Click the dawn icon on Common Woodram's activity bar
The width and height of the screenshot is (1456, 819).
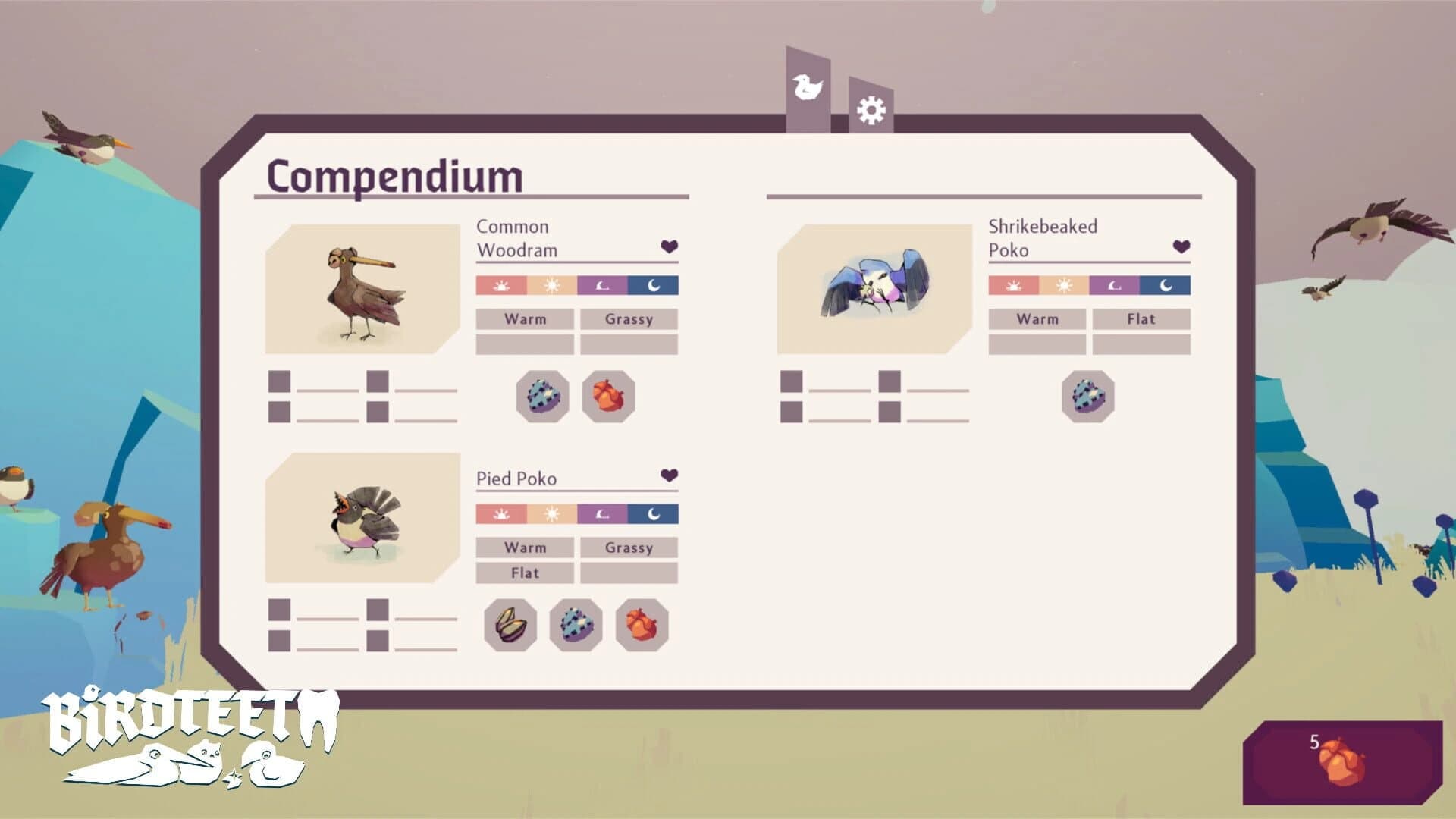click(x=500, y=286)
